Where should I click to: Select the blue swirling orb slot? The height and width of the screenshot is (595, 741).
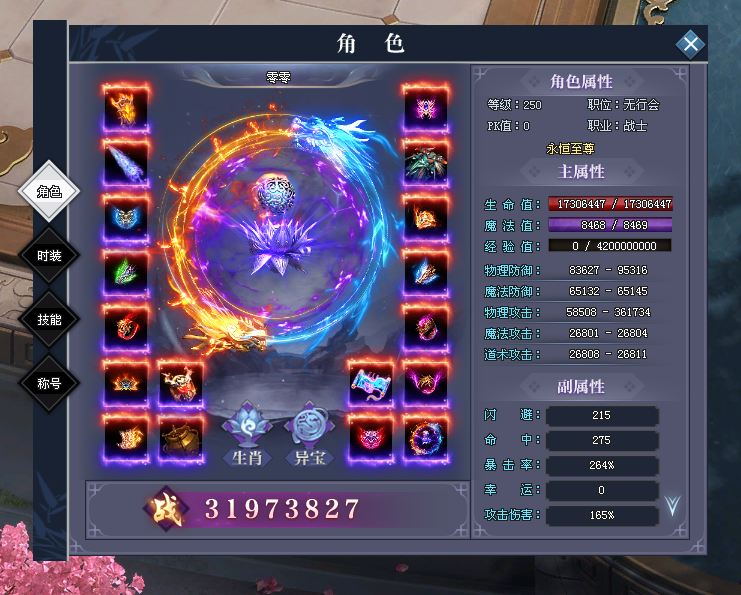(427, 439)
